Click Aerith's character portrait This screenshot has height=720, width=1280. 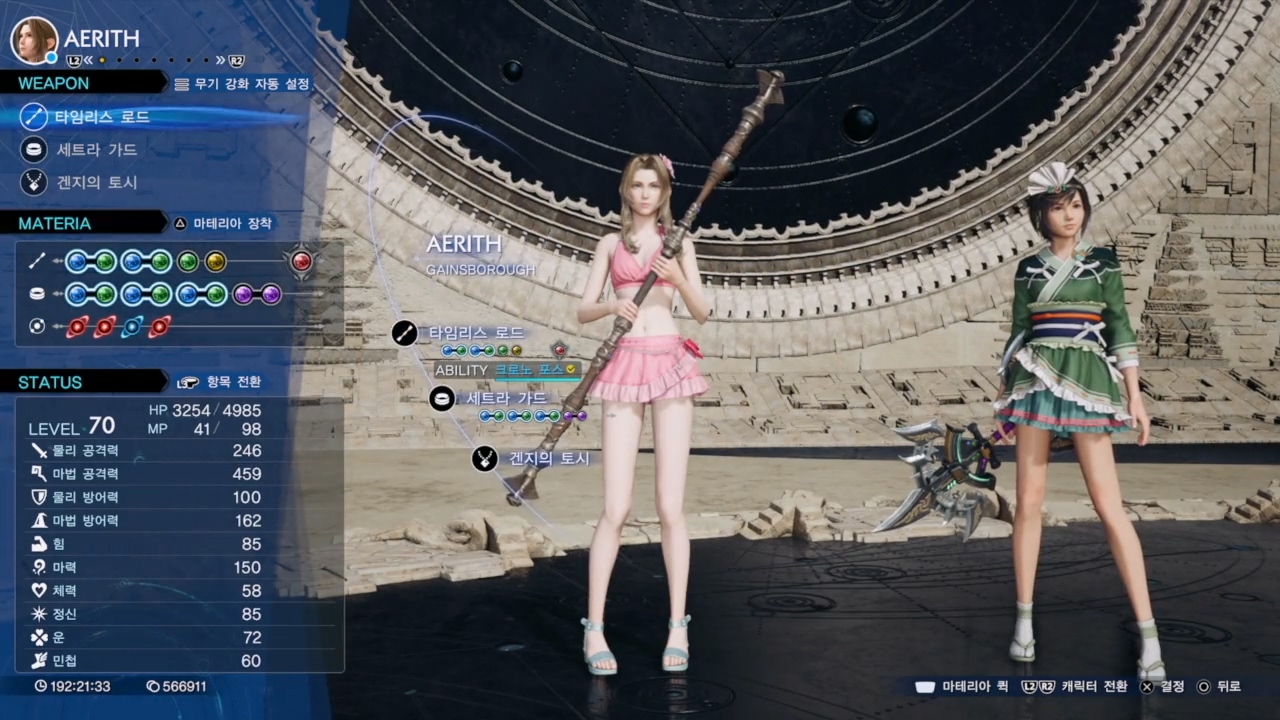click(34, 40)
